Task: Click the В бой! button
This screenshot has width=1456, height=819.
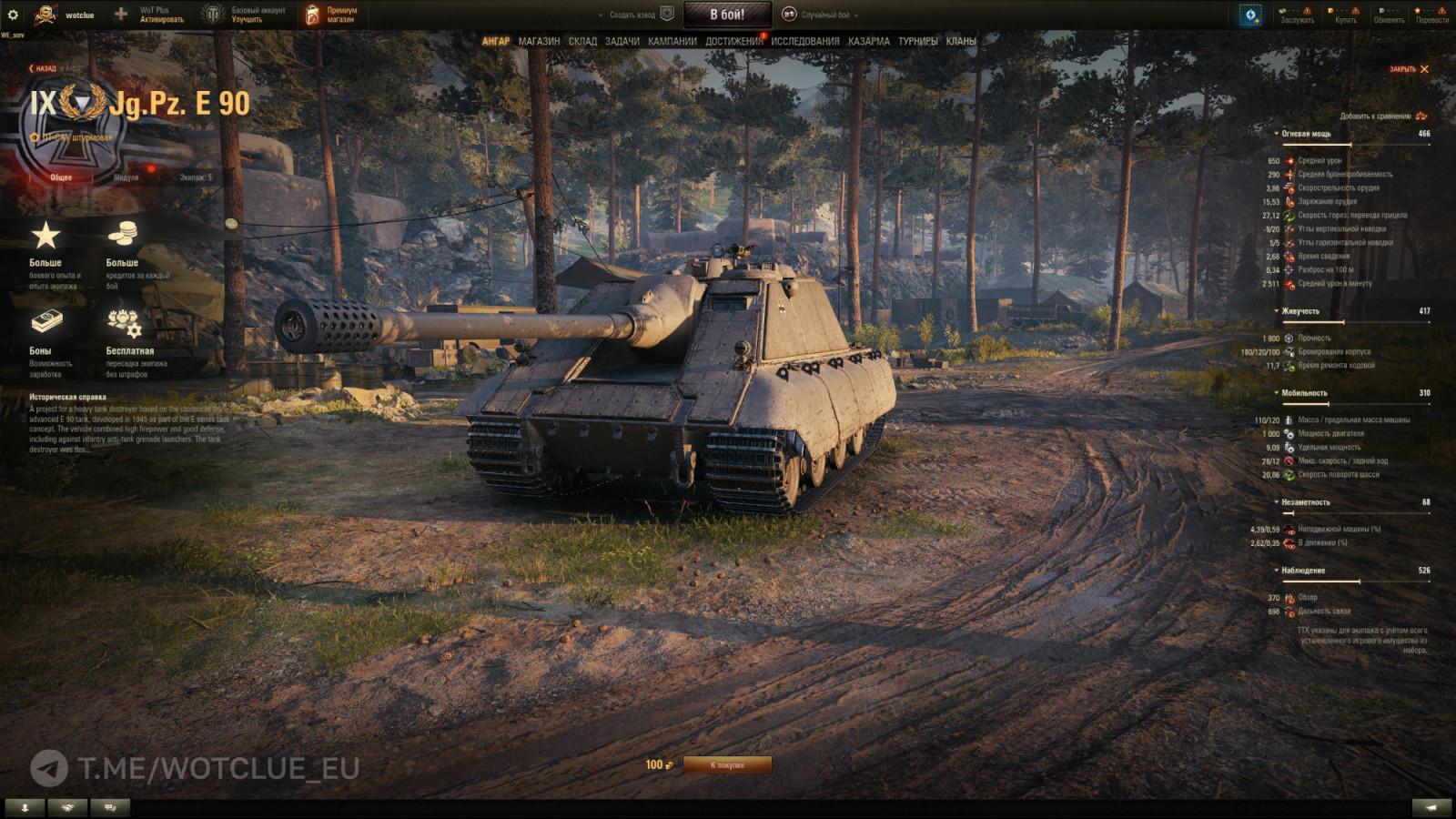Action: point(729,14)
